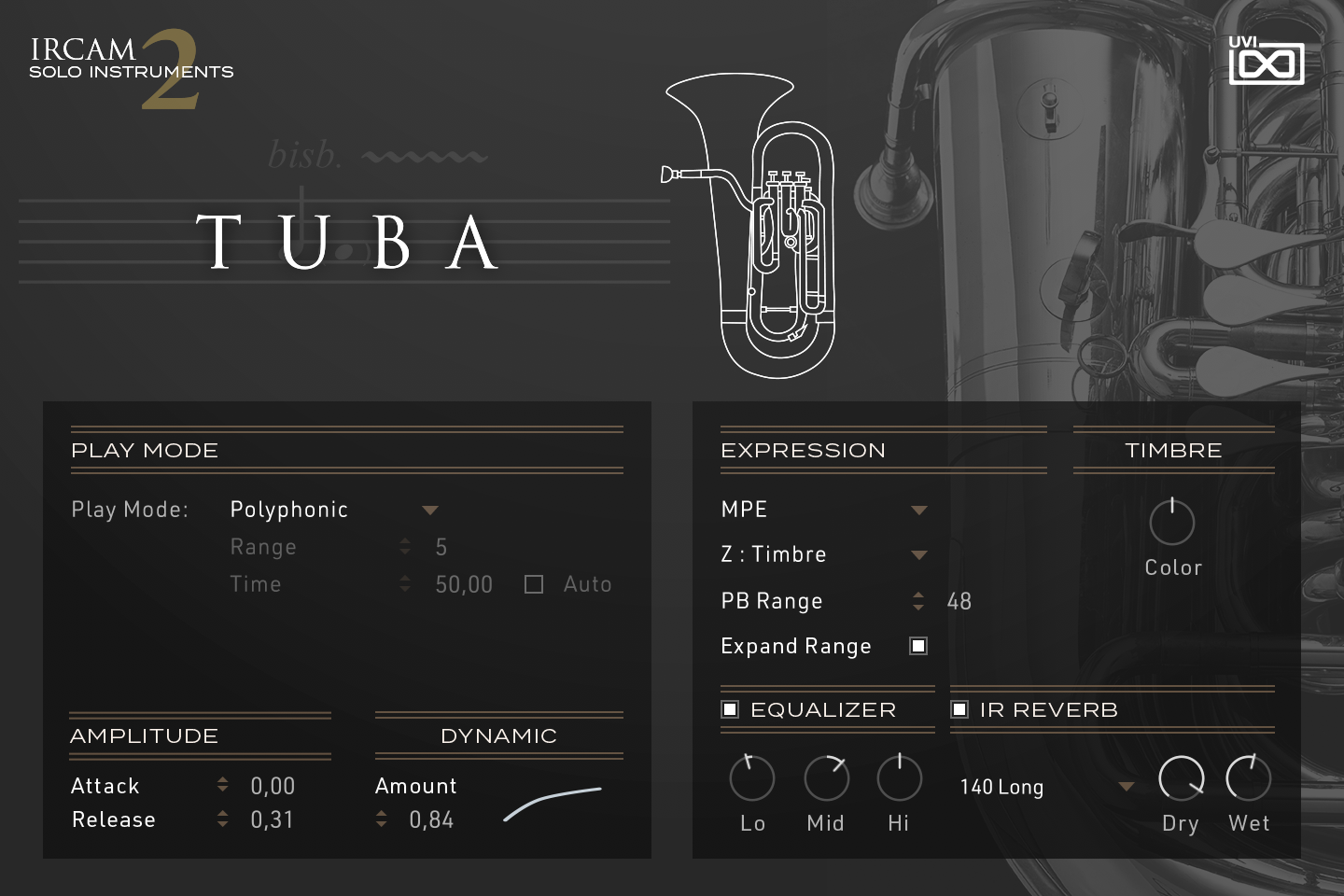Screen dimensions: 1344x896
Task: Adjust the Lo equalizer knob
Action: point(751,777)
